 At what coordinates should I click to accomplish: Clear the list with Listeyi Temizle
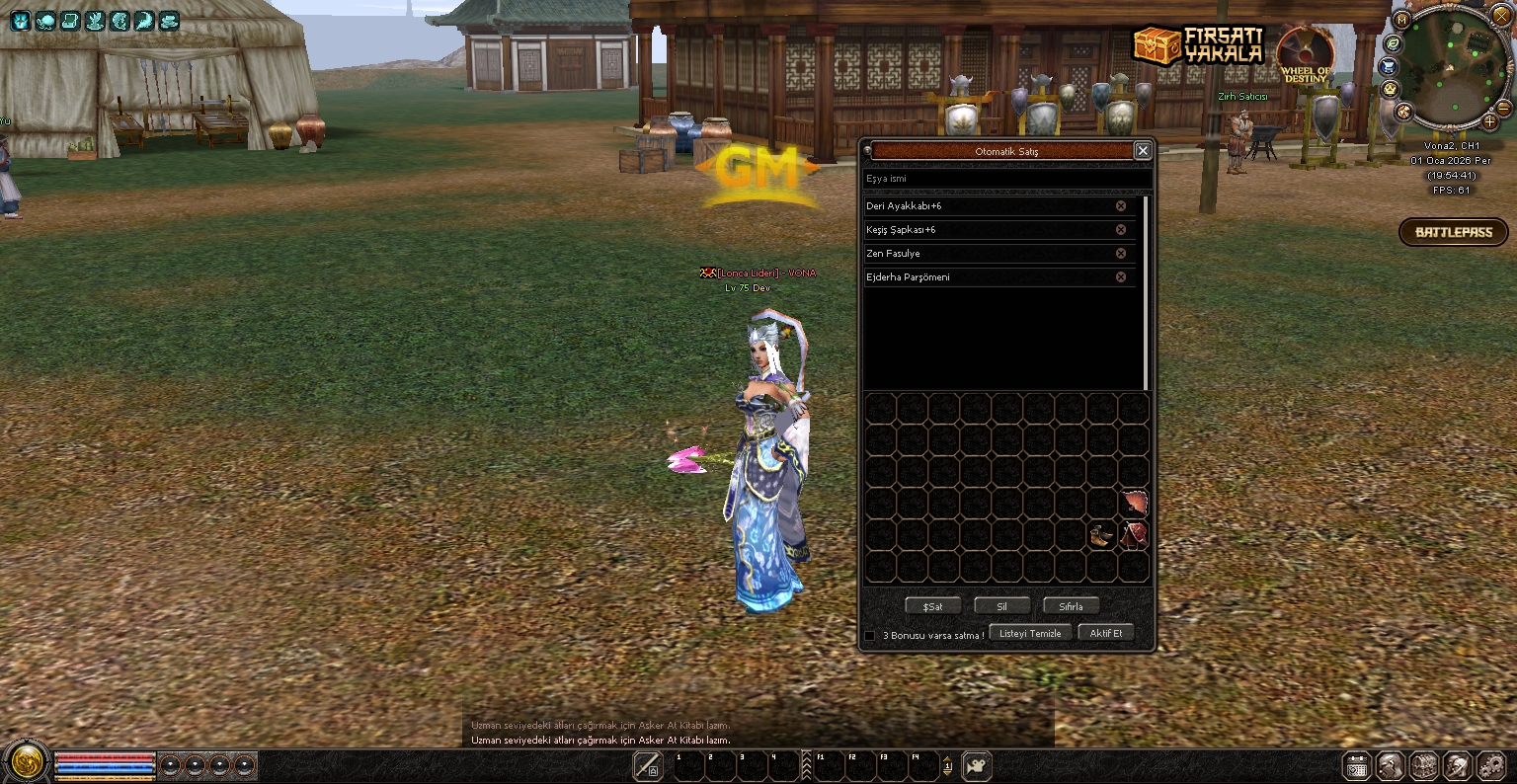[x=1030, y=634]
